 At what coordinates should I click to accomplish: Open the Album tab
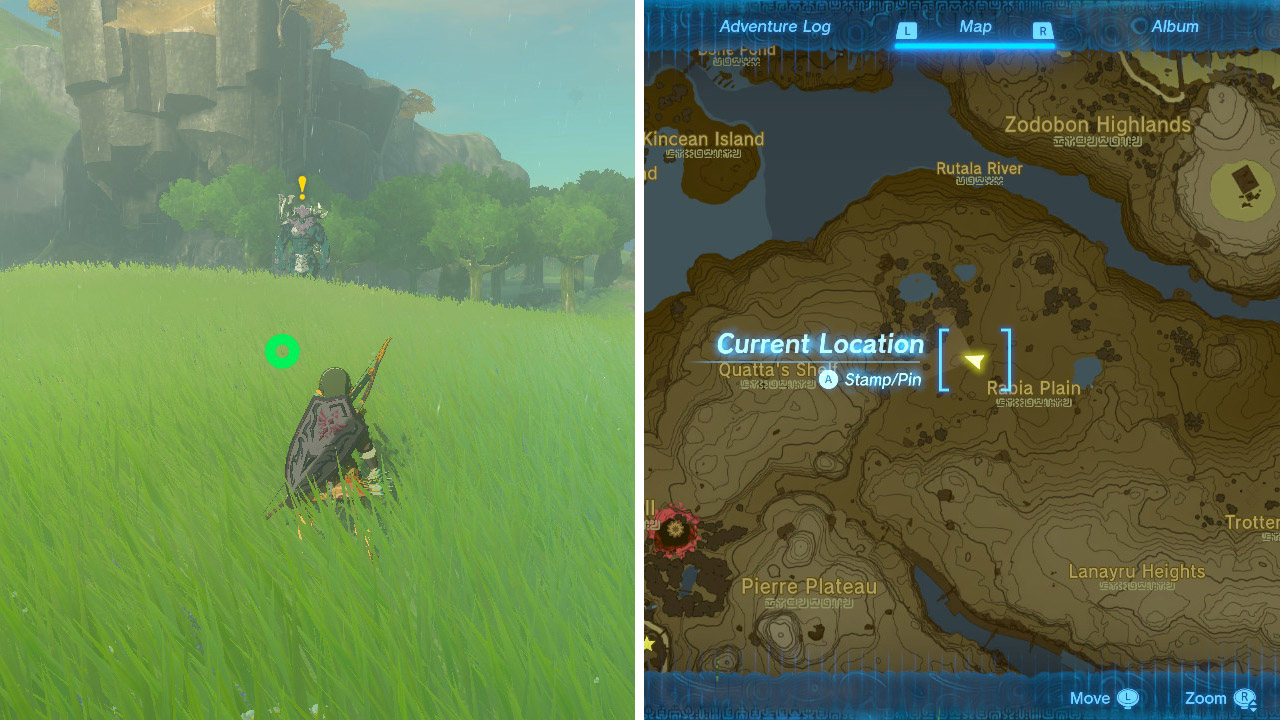tap(1175, 27)
